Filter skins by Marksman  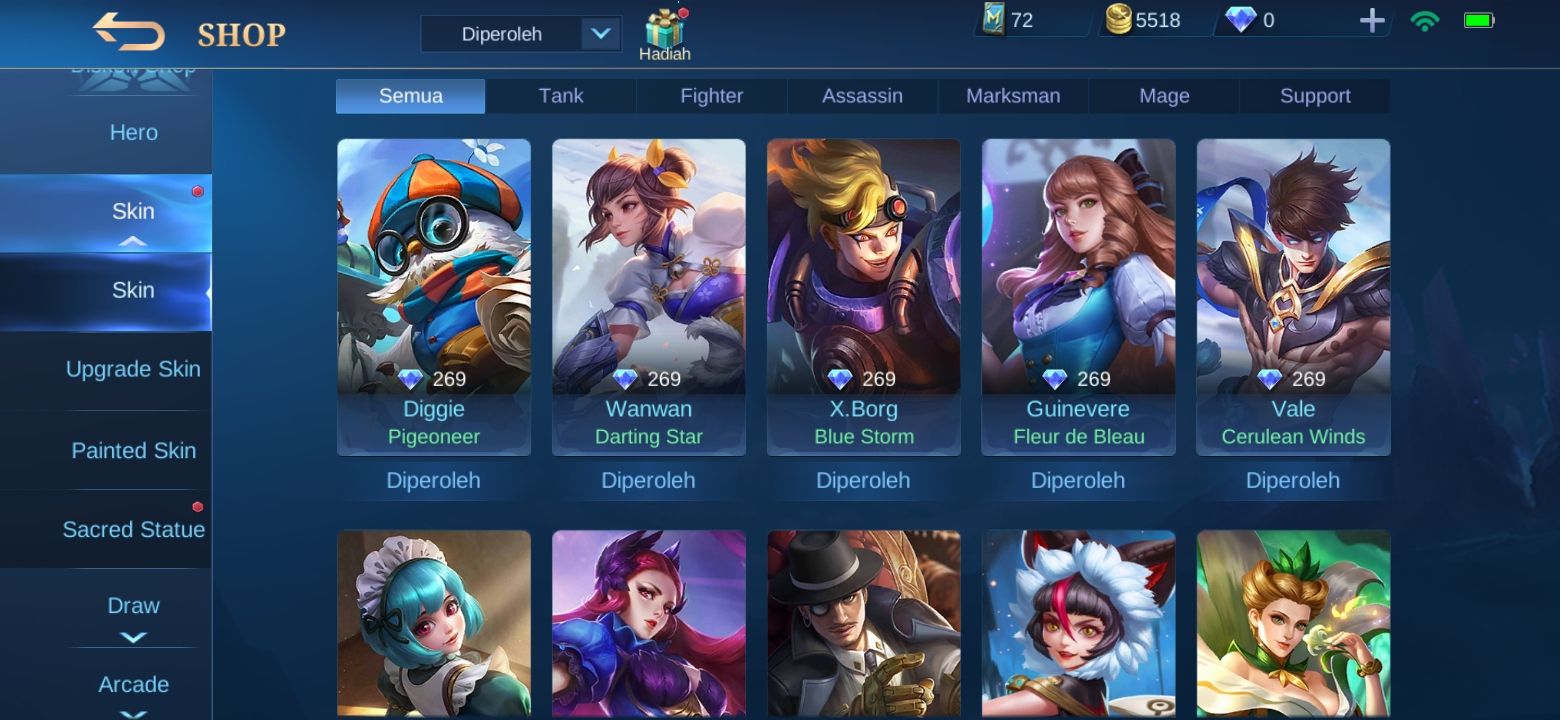coord(1013,96)
